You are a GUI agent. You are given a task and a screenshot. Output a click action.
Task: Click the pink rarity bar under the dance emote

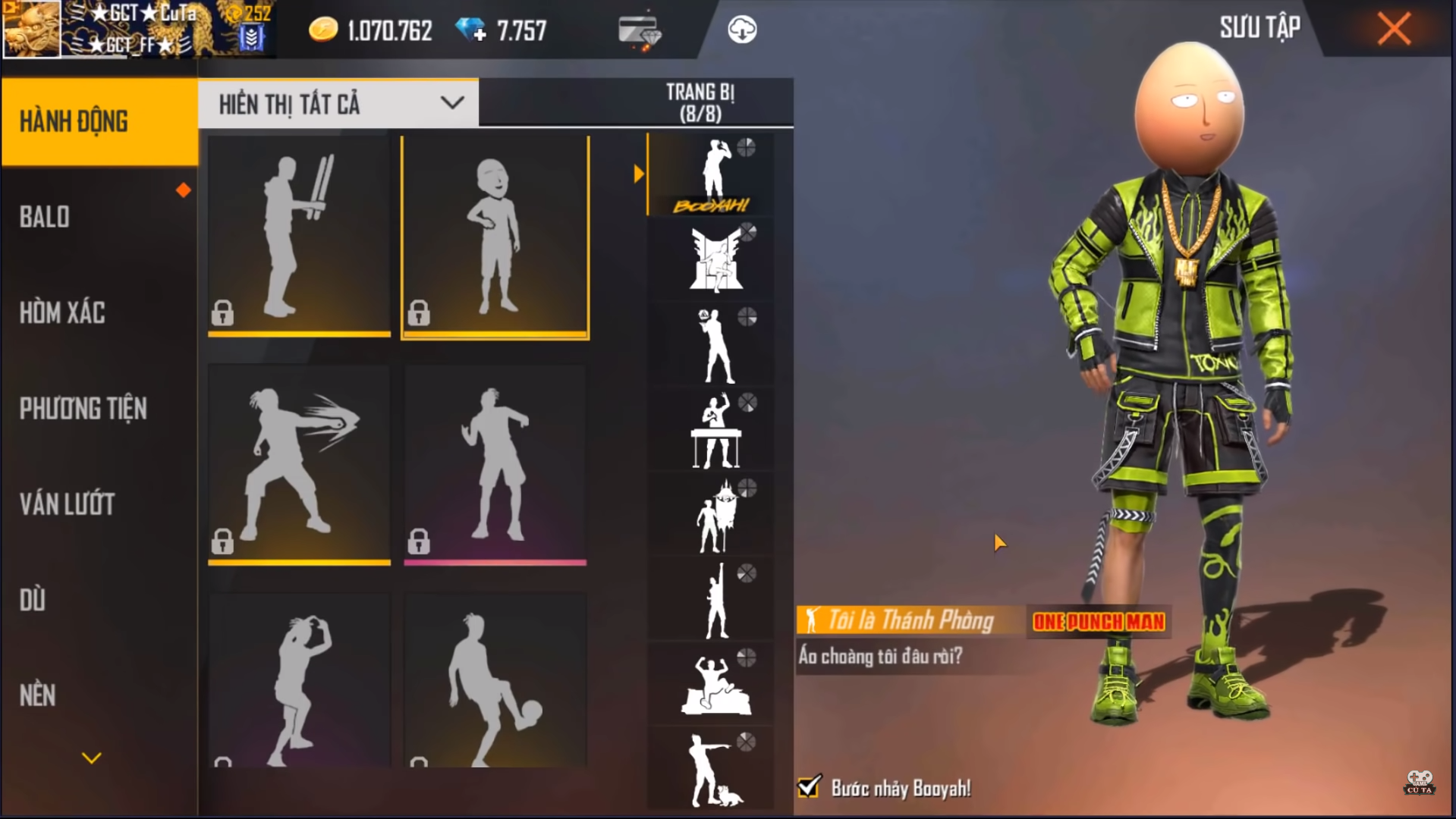pos(495,562)
